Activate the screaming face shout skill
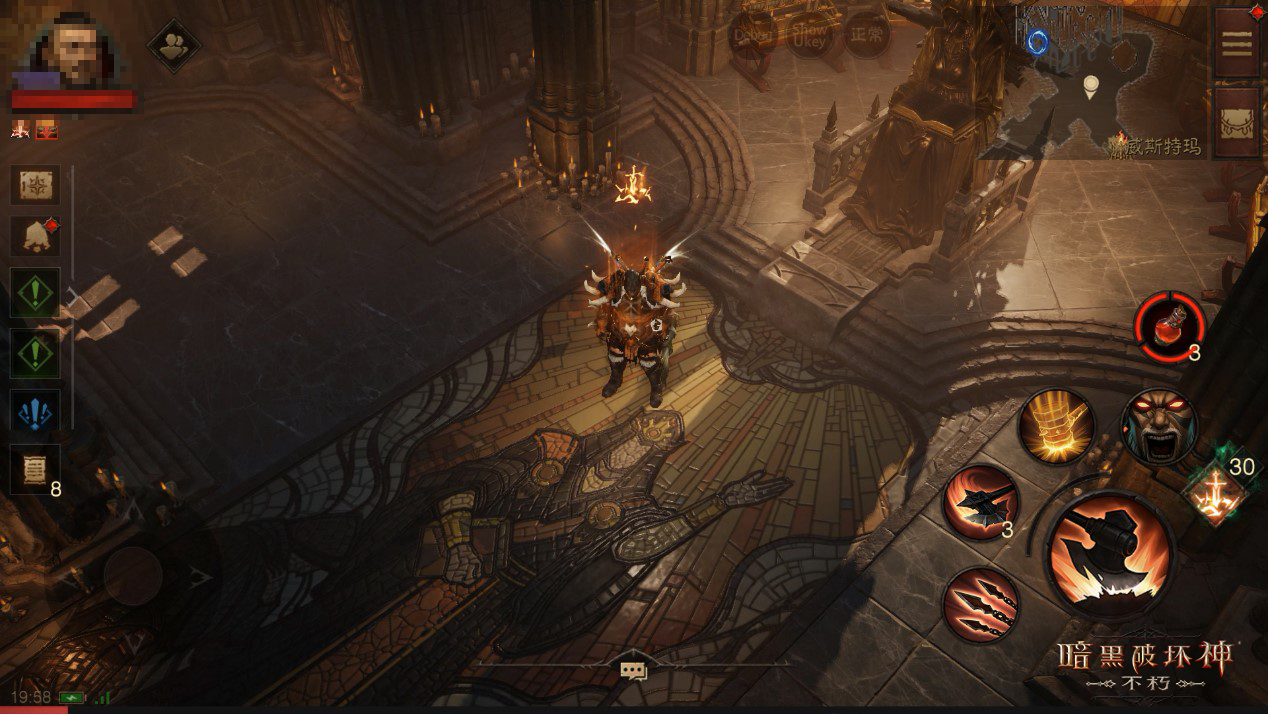Viewport: 1268px width, 714px height. [1160, 427]
